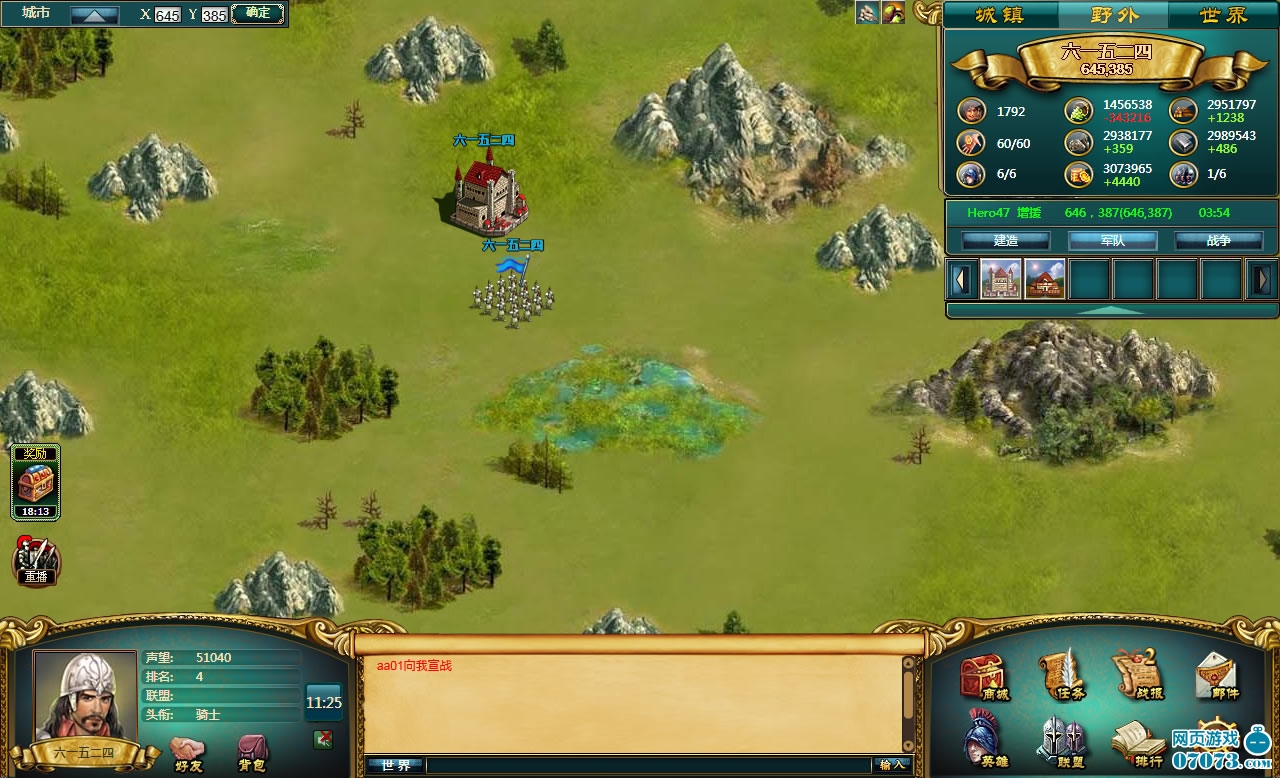View the 战报 battle reports
Image resolution: width=1280 pixels, height=778 pixels.
1138,675
